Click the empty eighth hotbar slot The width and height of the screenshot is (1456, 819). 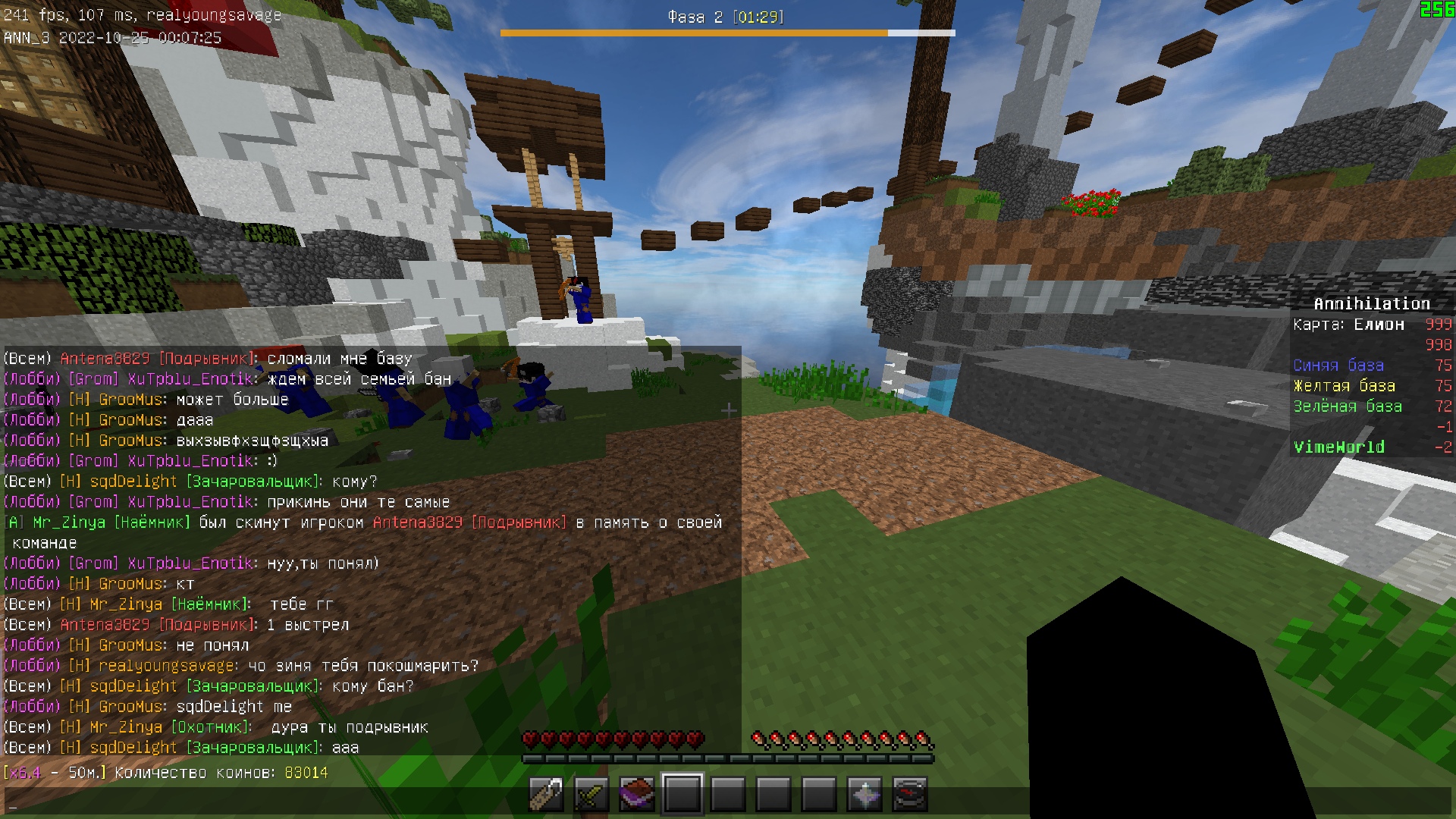820,794
